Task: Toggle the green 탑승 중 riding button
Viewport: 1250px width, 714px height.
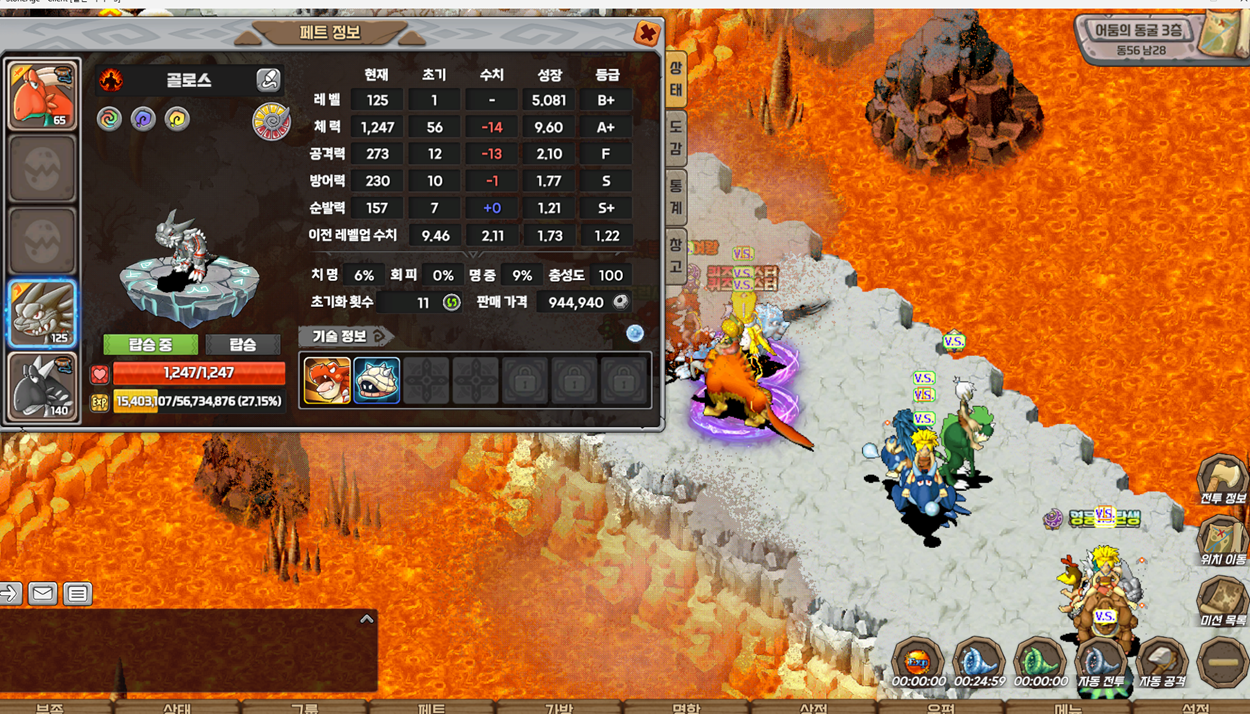Action: (150, 345)
